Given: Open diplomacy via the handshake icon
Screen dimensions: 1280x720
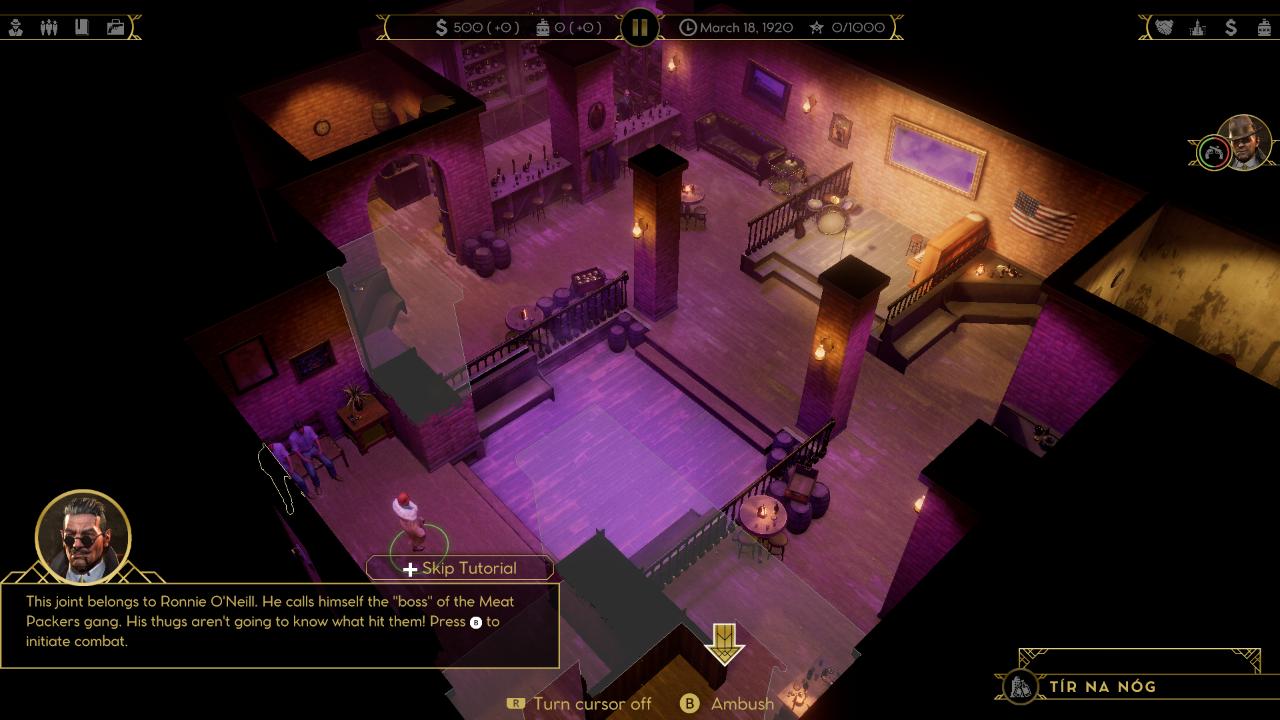Looking at the screenshot, I should pyautogui.click(x=1164, y=27).
